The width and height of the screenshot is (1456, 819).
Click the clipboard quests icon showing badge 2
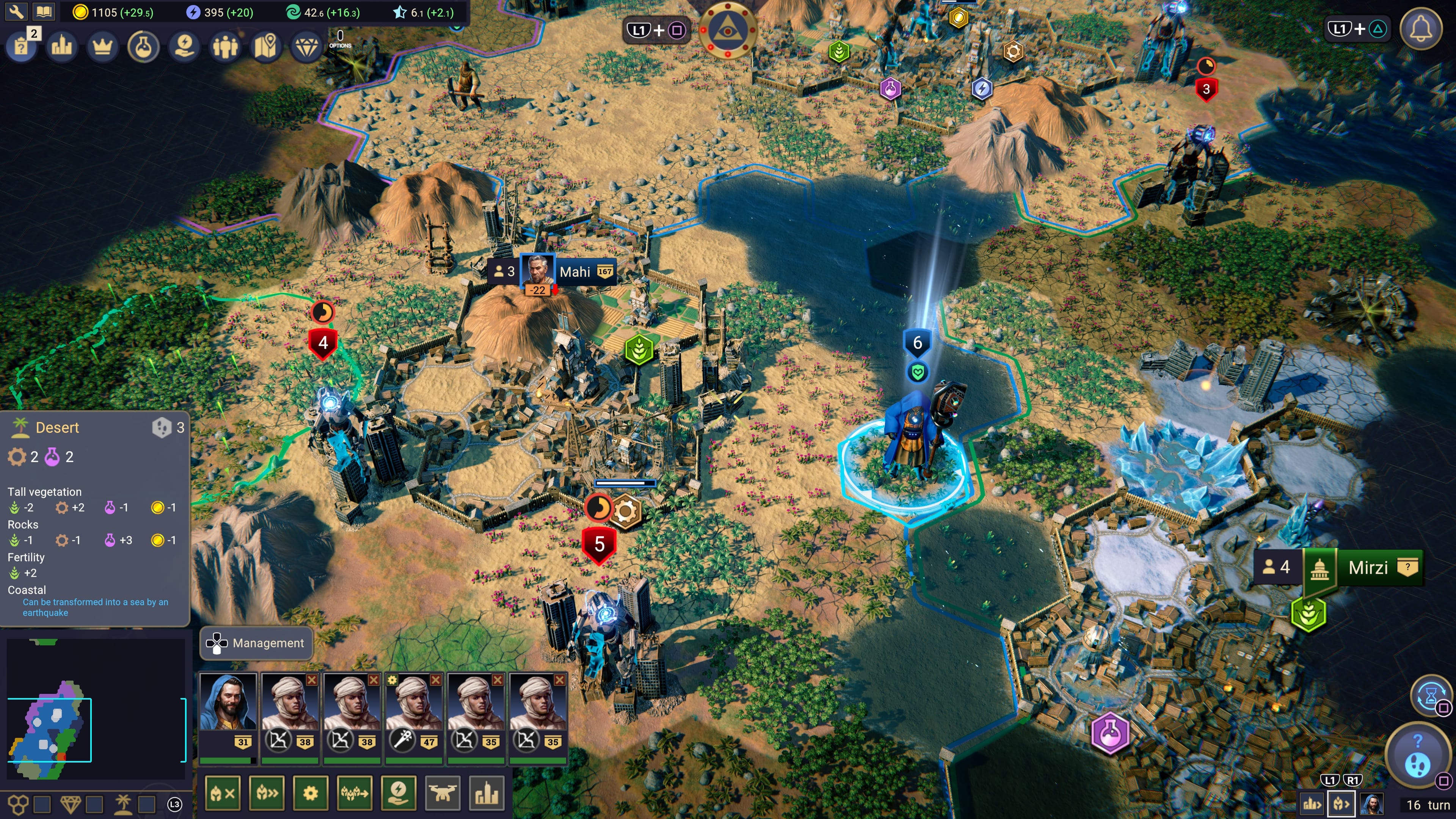[x=21, y=46]
